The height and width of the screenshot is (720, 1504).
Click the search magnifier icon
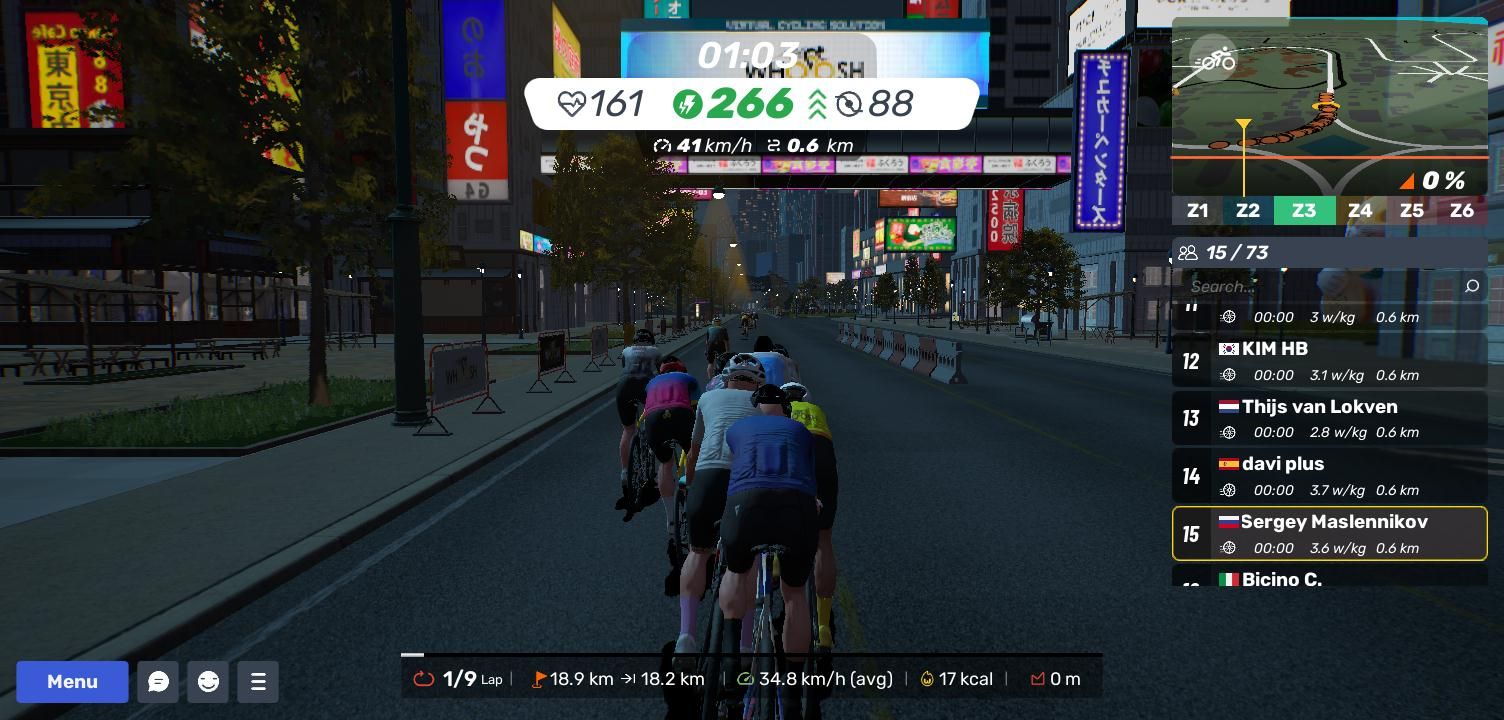coord(1471,287)
